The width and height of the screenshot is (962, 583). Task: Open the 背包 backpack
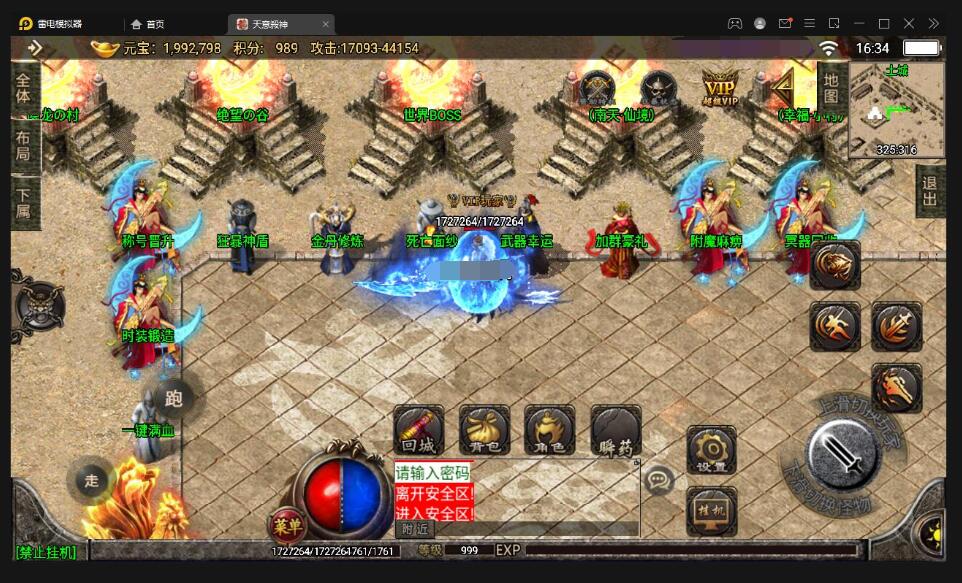[484, 431]
